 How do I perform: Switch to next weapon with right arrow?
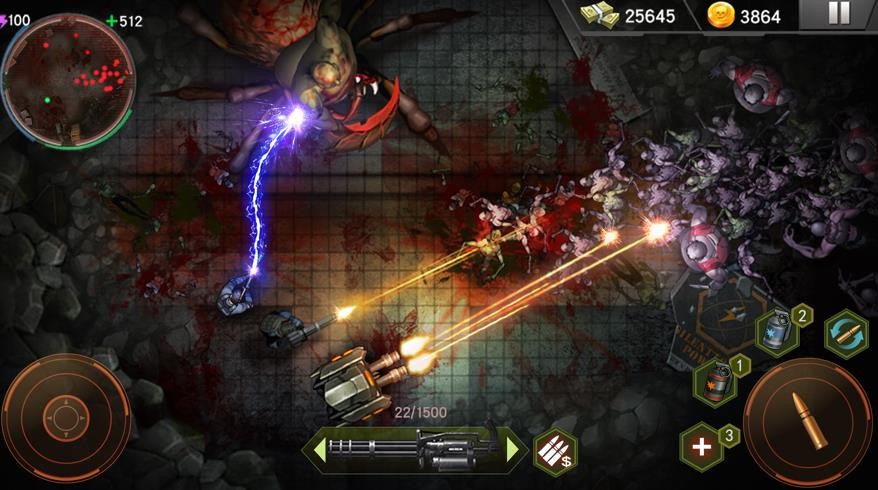pos(514,449)
